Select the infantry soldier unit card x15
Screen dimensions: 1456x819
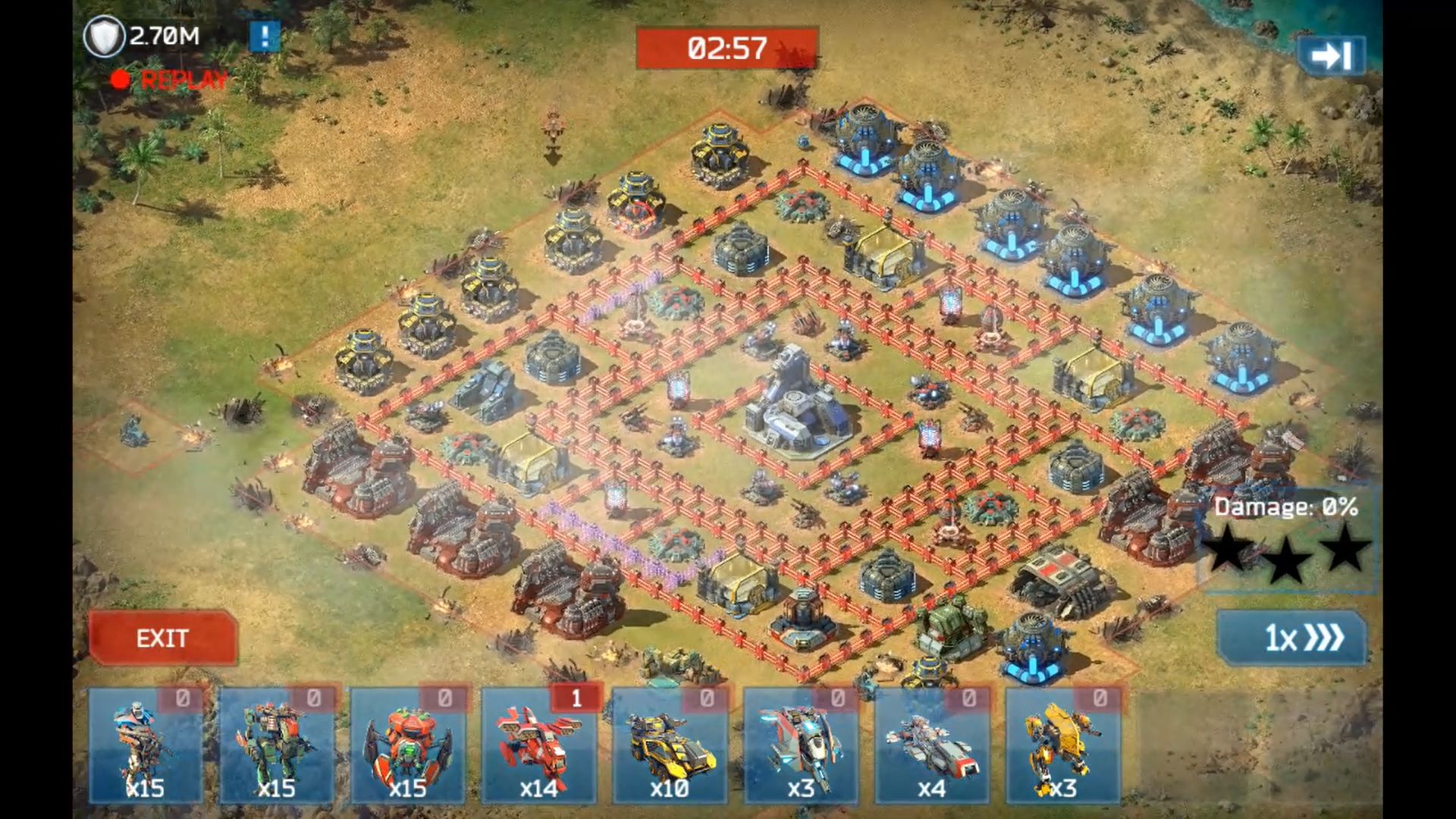[146, 746]
